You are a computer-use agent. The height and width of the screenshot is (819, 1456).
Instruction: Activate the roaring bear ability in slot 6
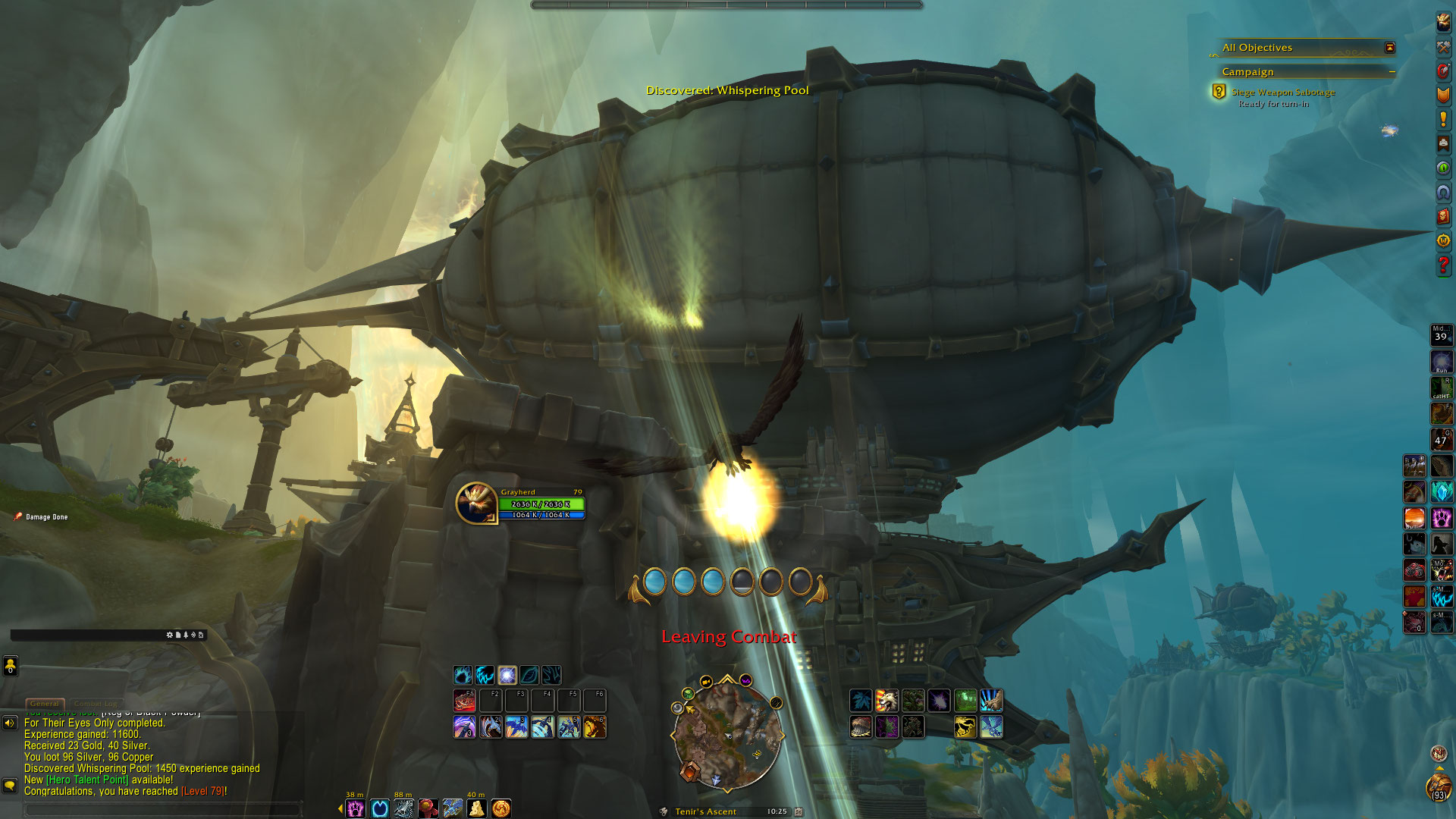[x=595, y=727]
